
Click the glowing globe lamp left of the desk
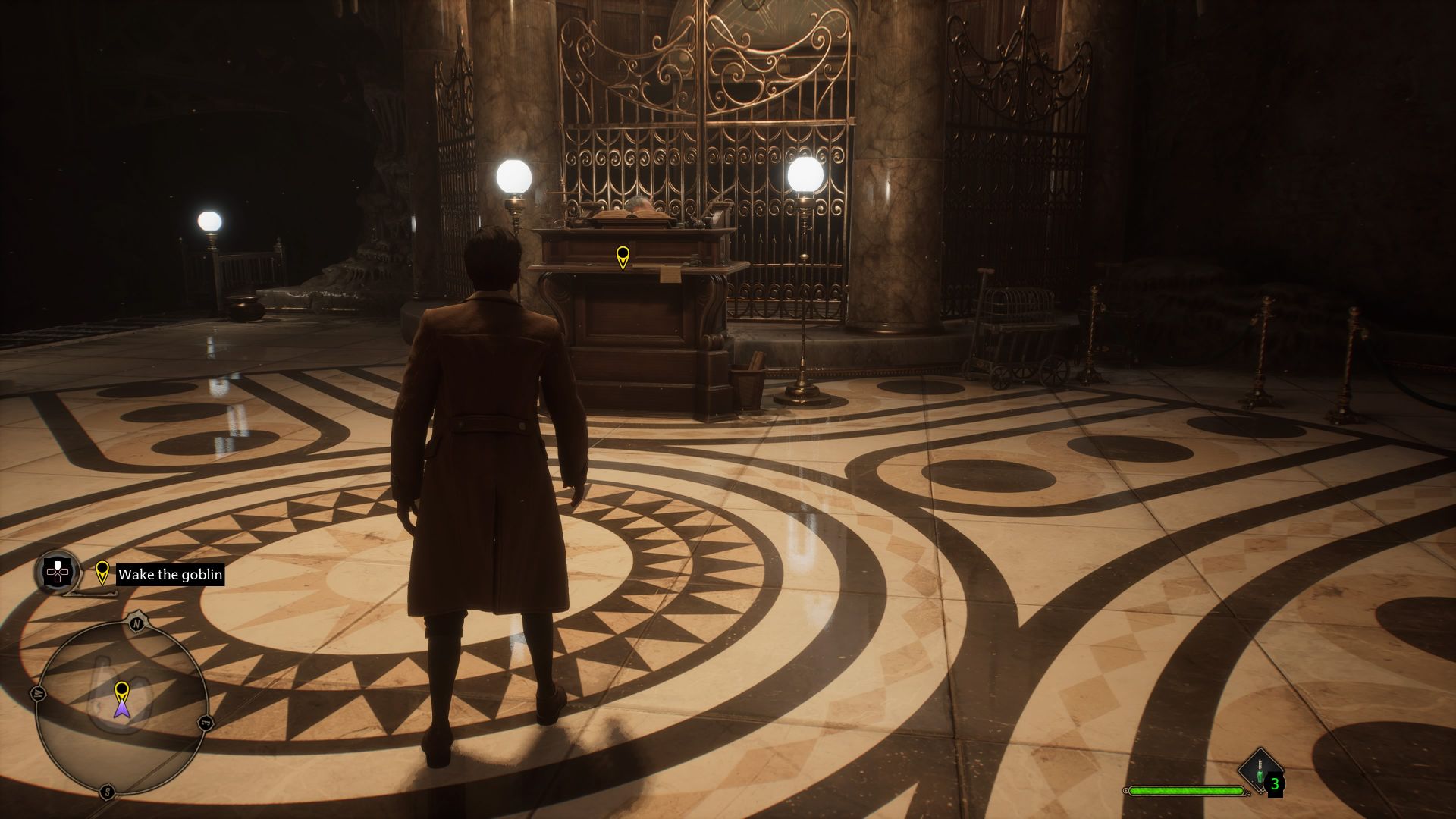coord(515,175)
